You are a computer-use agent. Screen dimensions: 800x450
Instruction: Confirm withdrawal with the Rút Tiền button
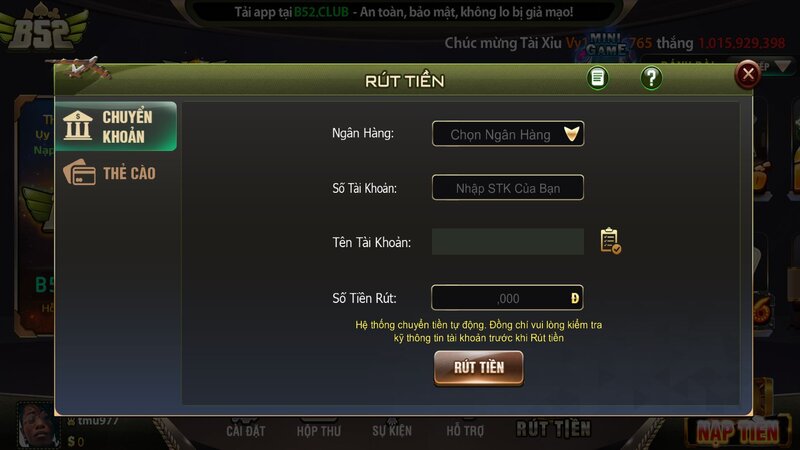pos(478,367)
